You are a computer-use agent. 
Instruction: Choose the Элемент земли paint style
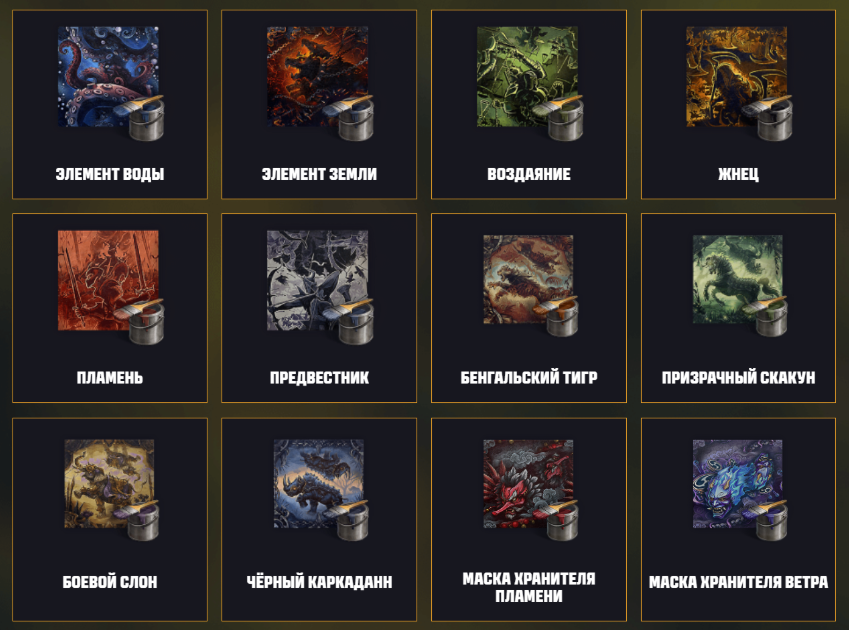(x=319, y=104)
